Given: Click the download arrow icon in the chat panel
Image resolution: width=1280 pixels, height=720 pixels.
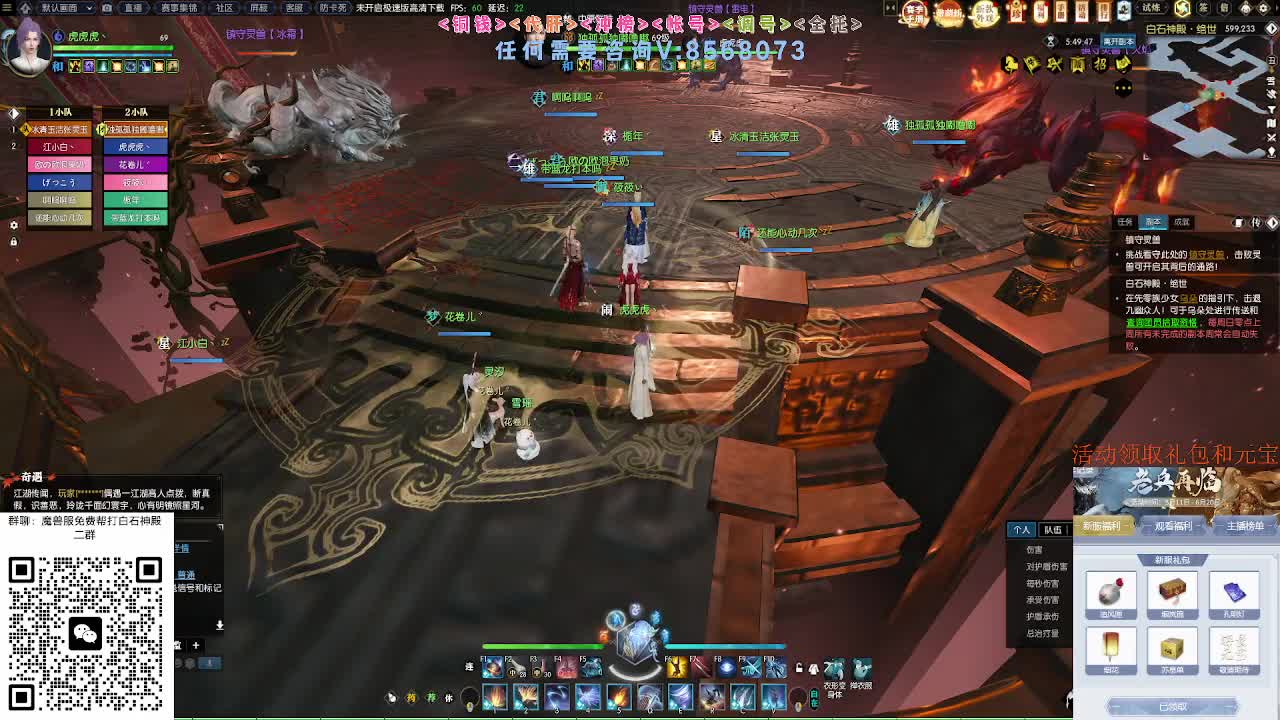Looking at the screenshot, I should [220, 625].
